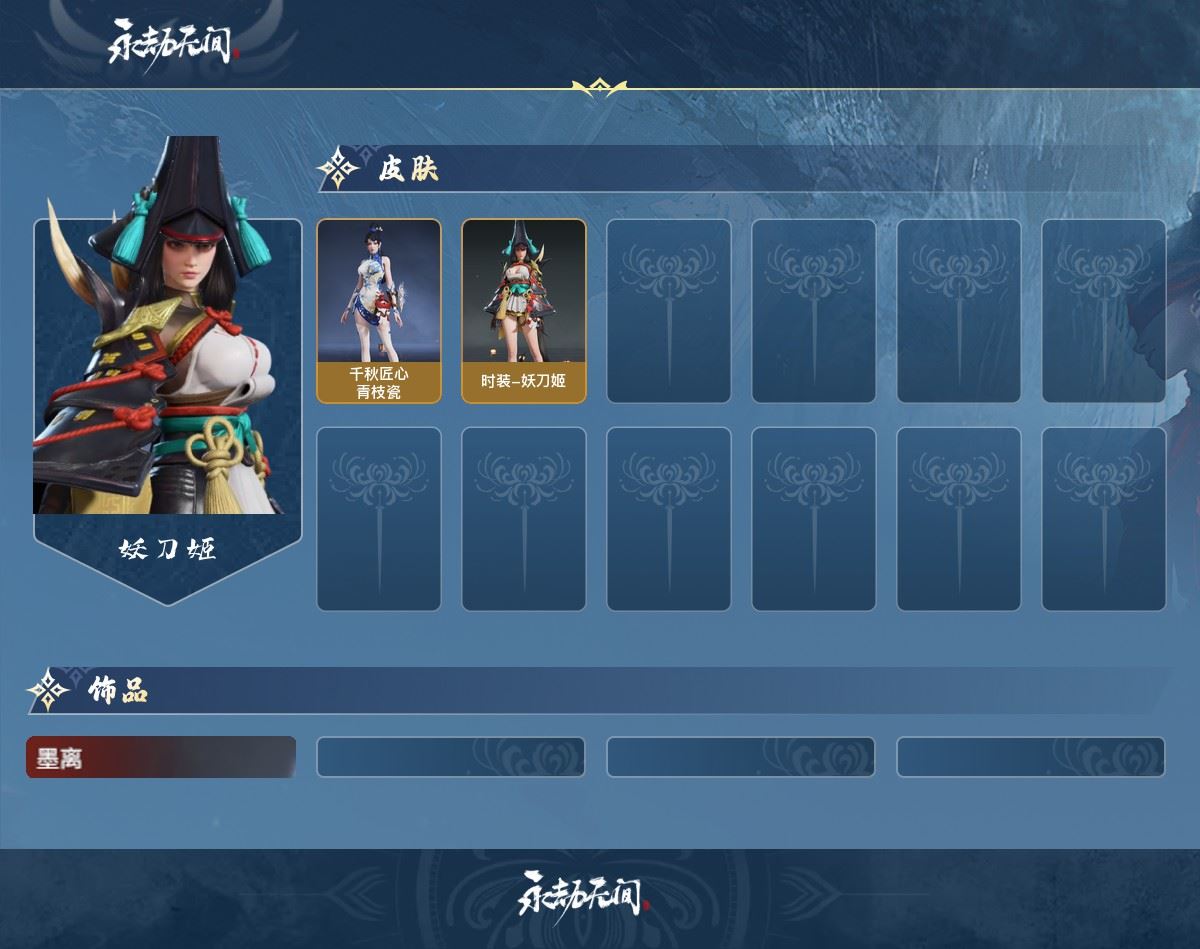Screen dimensions: 1200x949
Task: Select the 千秋匠心 青枝瓷 skin card
Action: [379, 311]
